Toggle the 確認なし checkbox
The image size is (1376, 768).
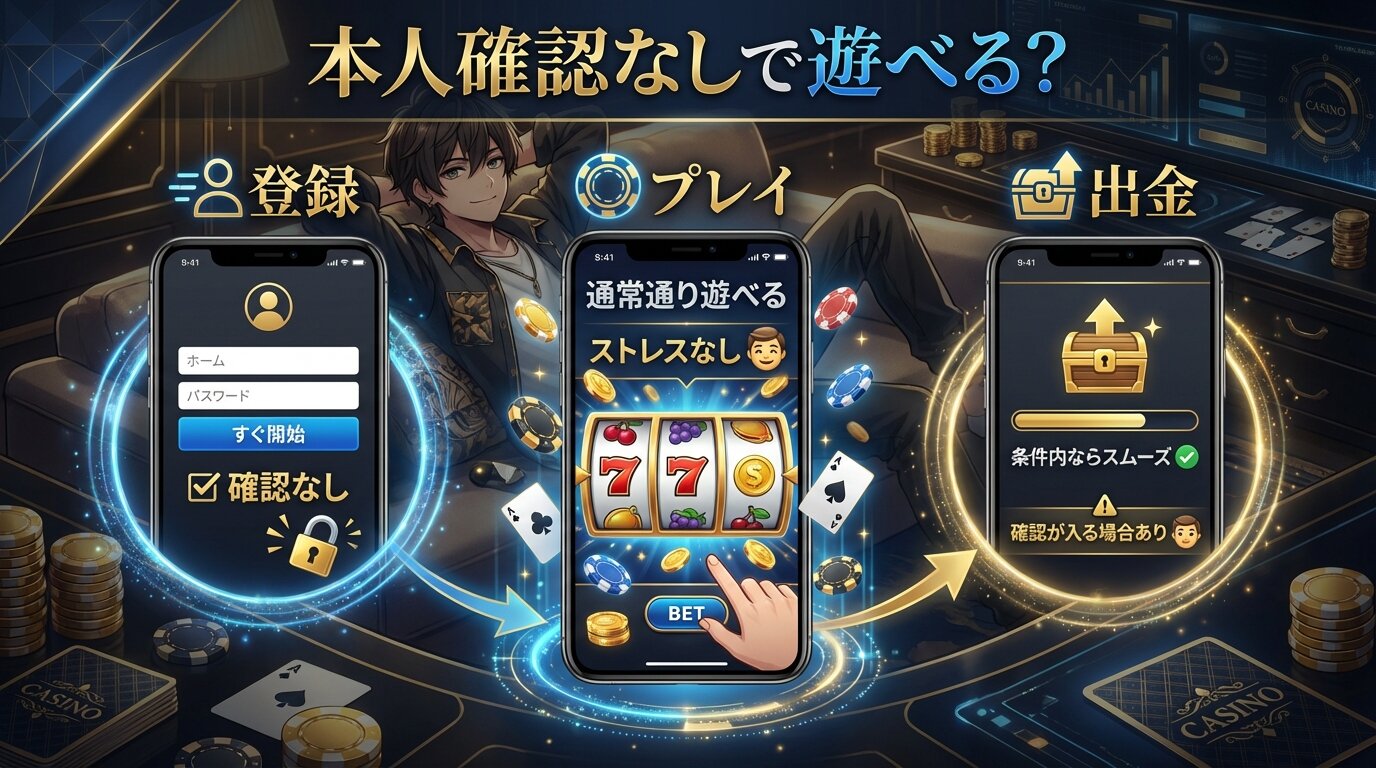(204, 487)
